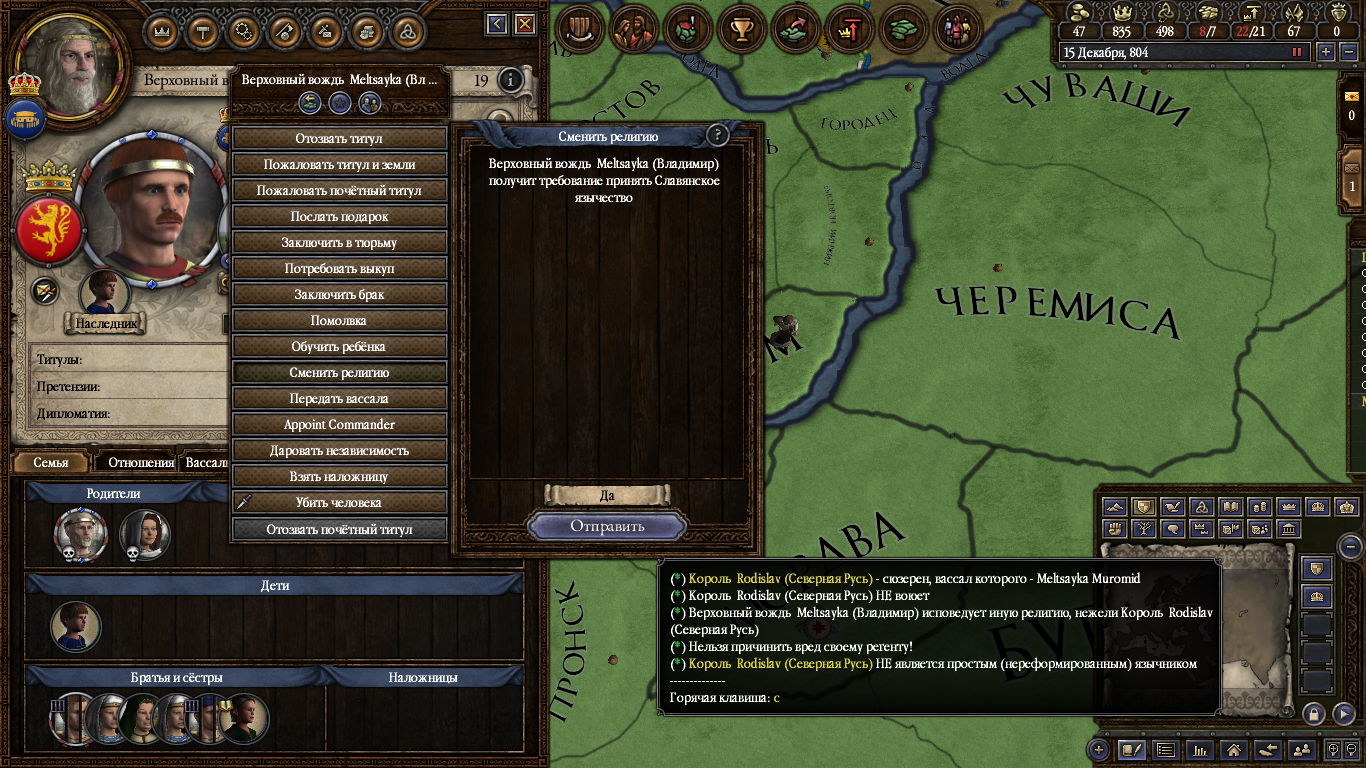Image resolution: width=1366 pixels, height=768 pixels.
Task: Send the religion demand with 'Отправить'
Action: [x=607, y=526]
